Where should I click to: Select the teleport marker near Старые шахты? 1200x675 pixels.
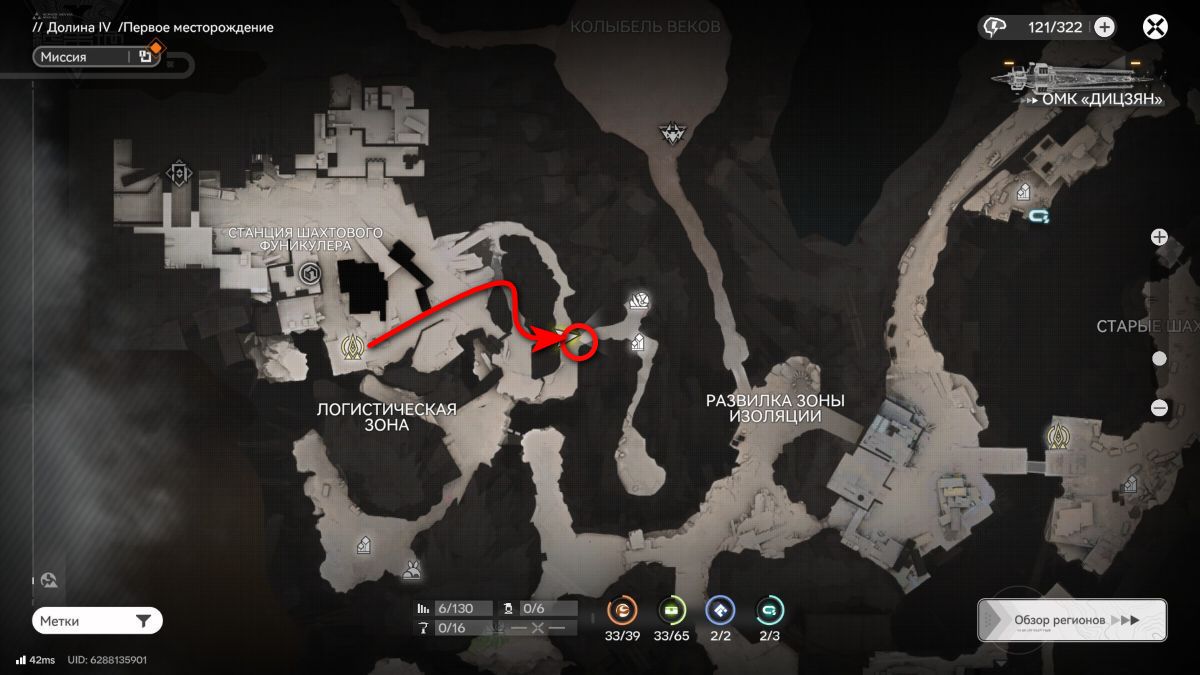tap(1058, 436)
